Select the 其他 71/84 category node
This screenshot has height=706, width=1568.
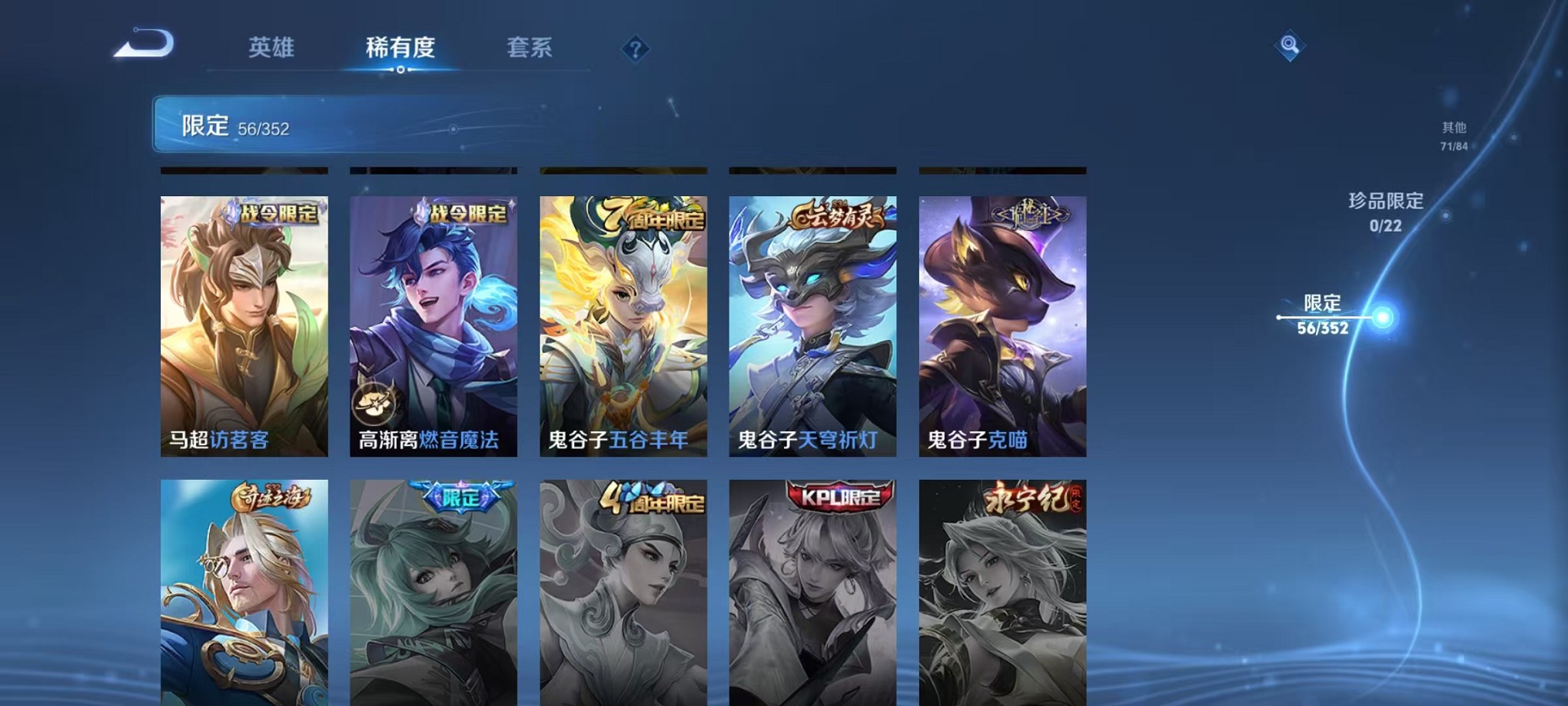click(1453, 137)
